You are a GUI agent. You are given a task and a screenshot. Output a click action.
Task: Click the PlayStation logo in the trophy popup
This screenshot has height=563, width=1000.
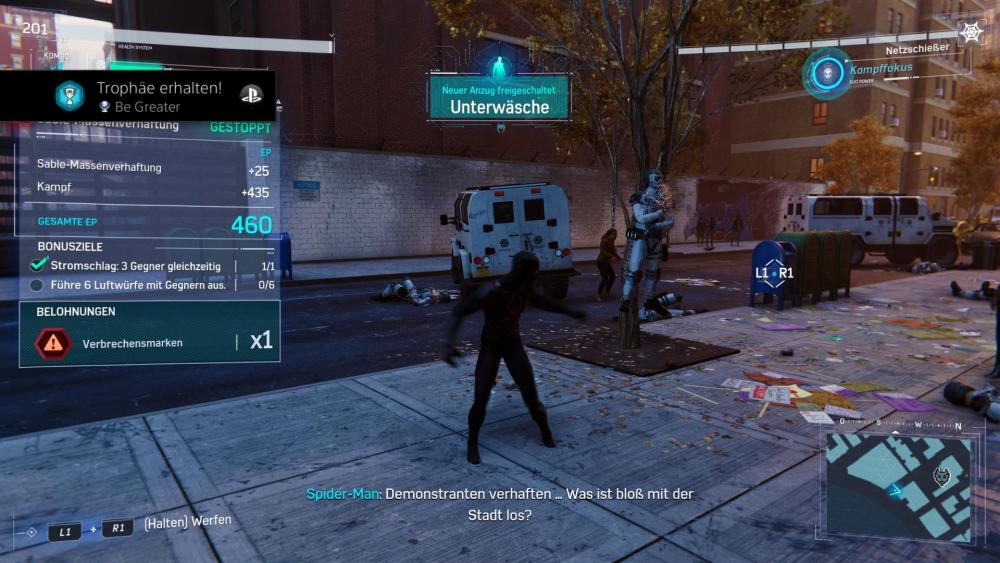(250, 95)
